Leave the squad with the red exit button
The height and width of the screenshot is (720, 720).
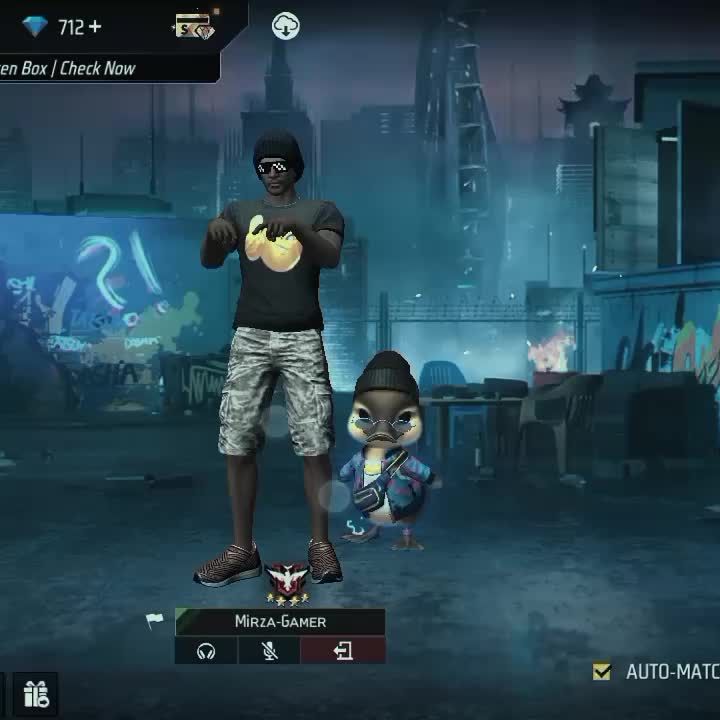point(343,651)
